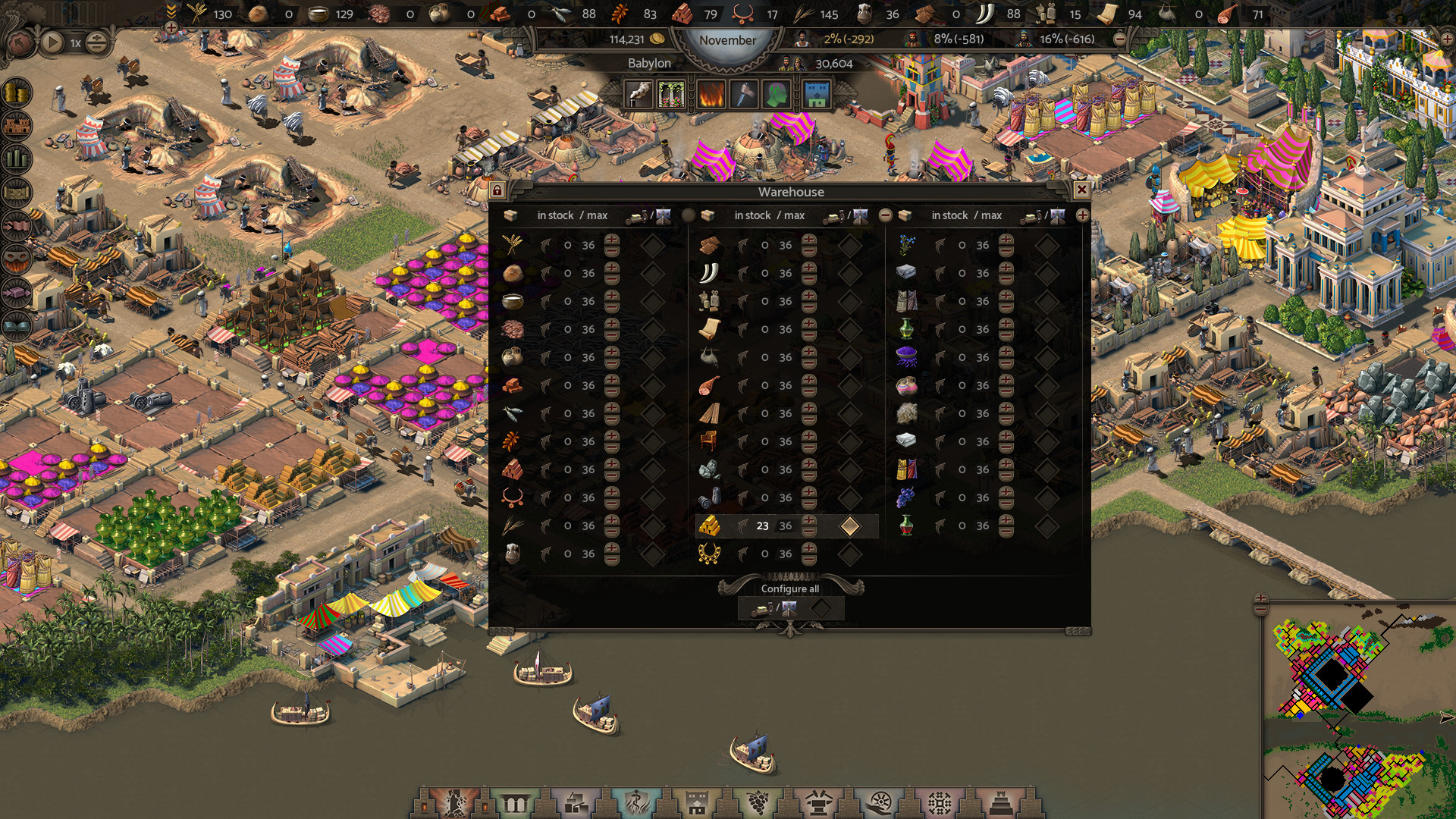Viewport: 1456px width, 819px height.
Task: Select the fire overlay icon
Action: point(711,94)
